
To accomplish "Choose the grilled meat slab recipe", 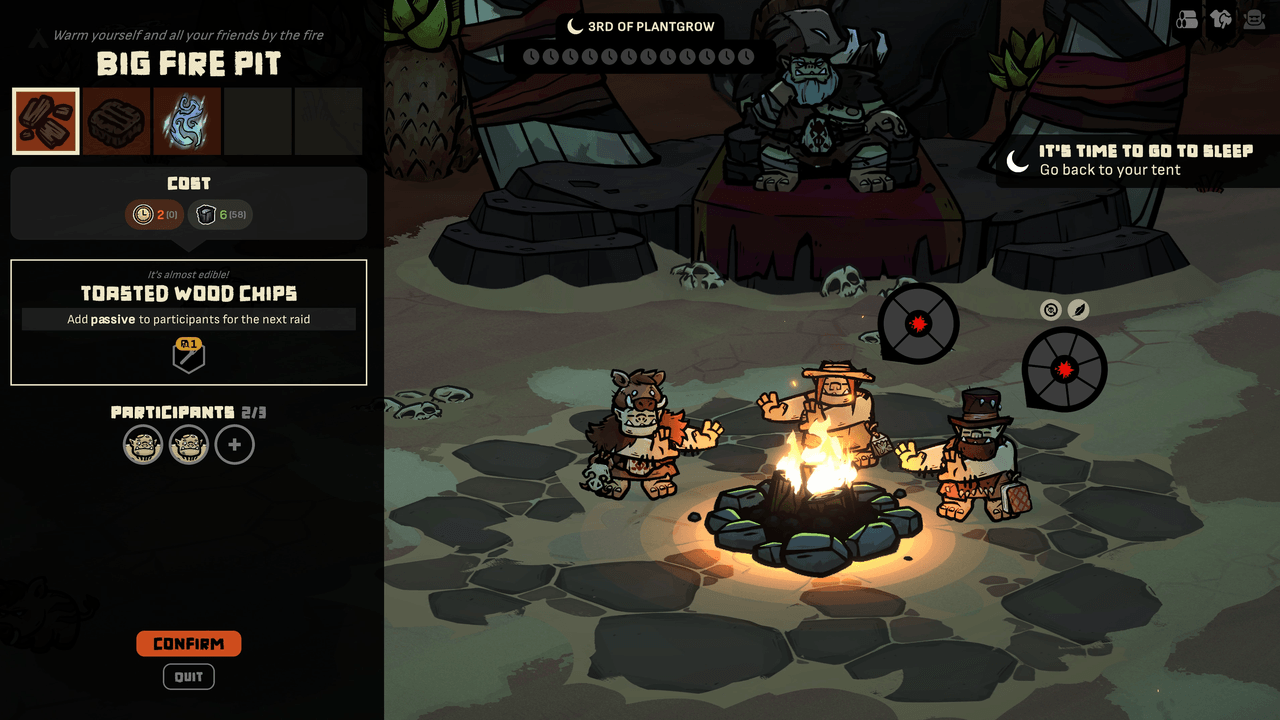I will tap(116, 121).
